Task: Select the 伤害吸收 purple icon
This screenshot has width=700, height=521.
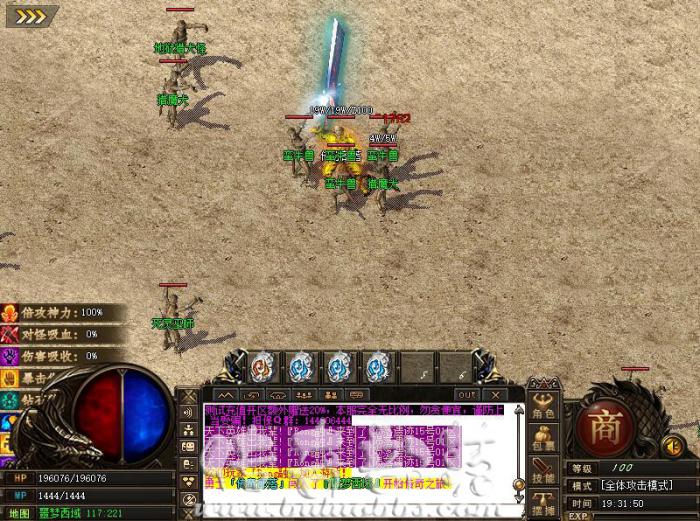Action: (10, 355)
